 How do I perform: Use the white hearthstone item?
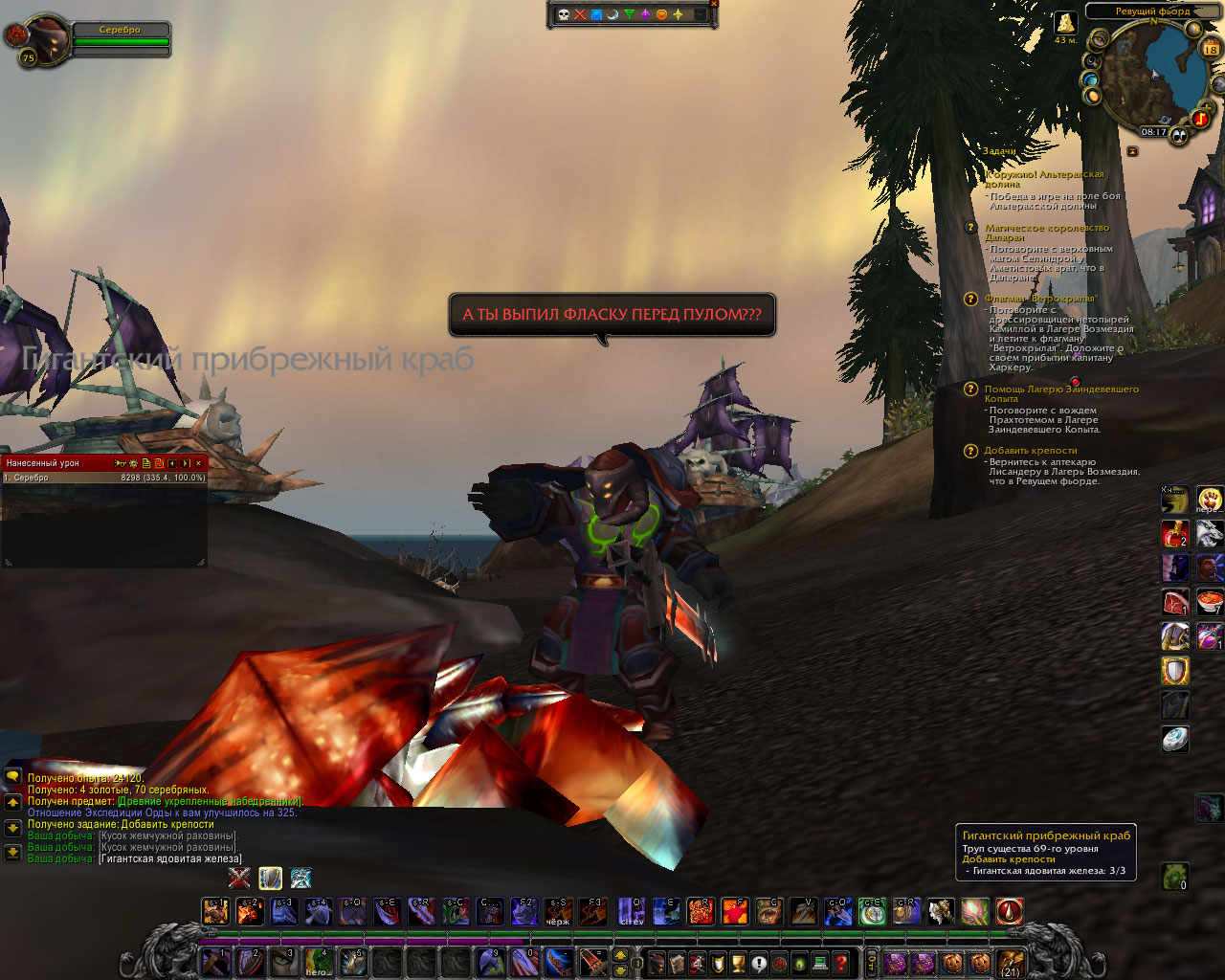pyautogui.click(x=1174, y=739)
